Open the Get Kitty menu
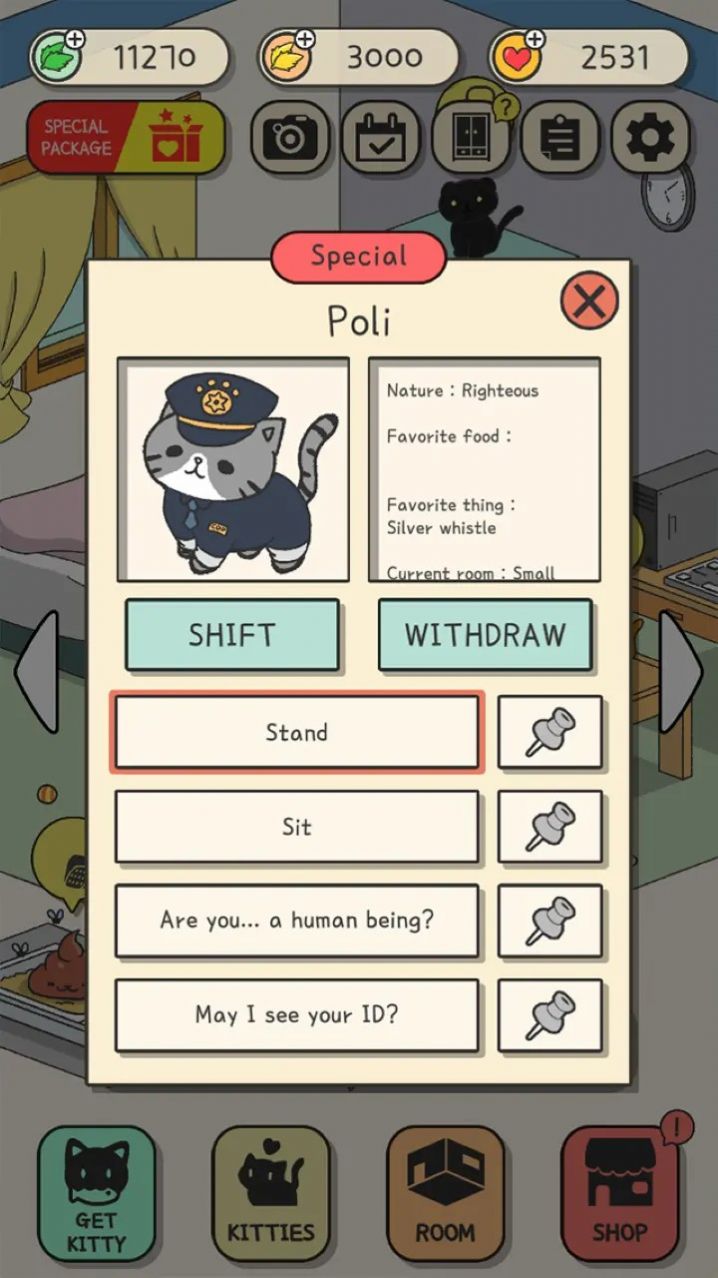718x1278 pixels. click(x=97, y=1193)
